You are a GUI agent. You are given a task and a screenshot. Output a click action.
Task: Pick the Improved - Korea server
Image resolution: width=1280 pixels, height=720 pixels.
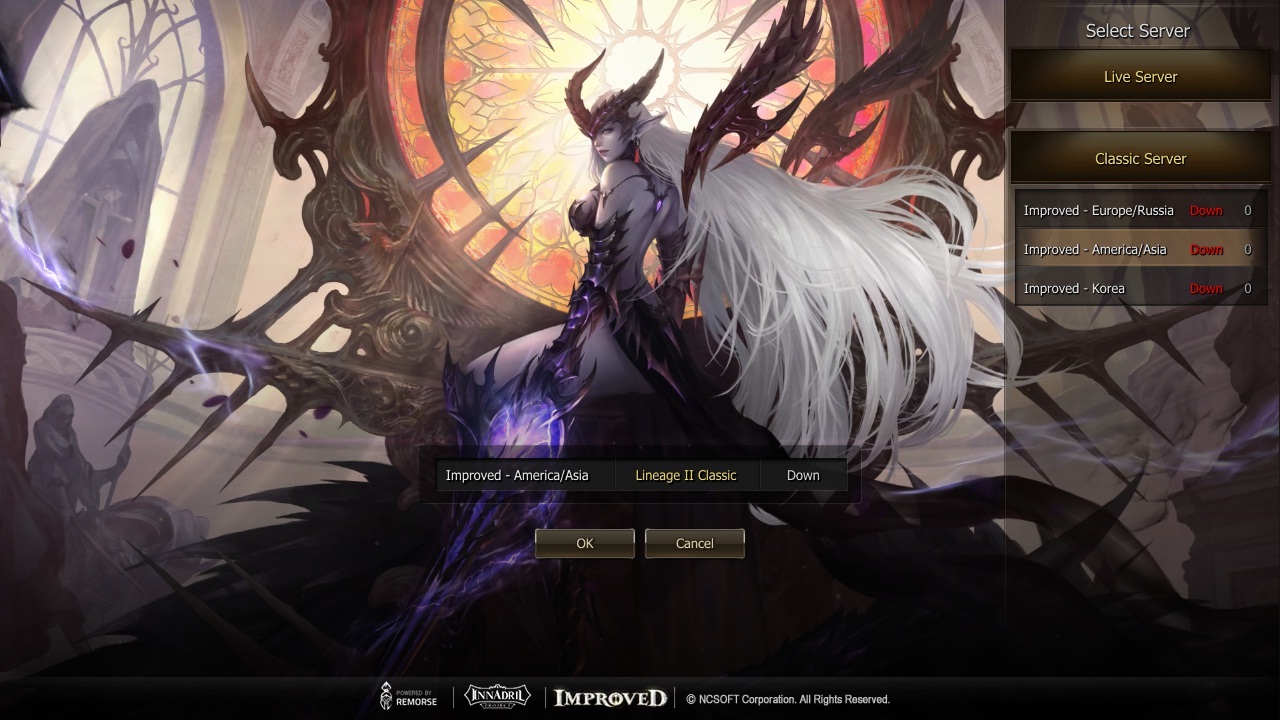tap(1138, 289)
